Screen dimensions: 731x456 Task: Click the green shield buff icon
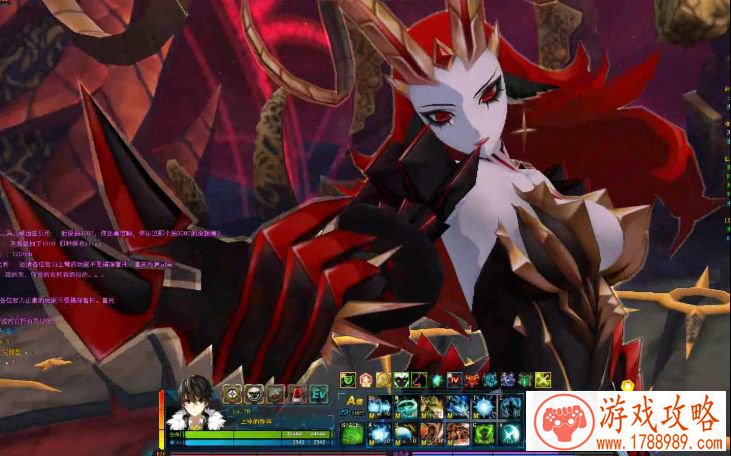coord(348,380)
